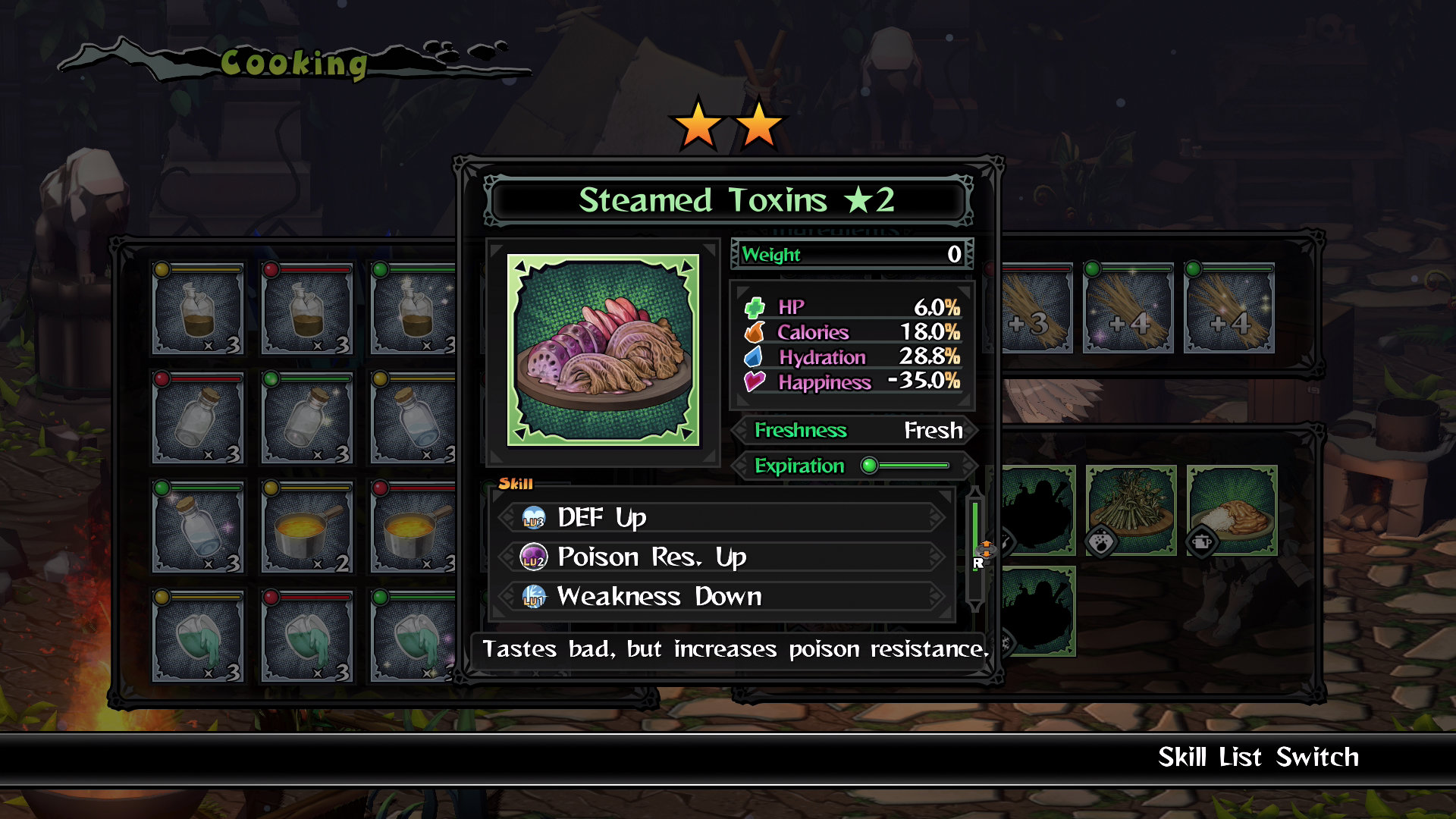Pick the soup pot with quantity 2
The width and height of the screenshot is (1456, 819).
(307, 528)
